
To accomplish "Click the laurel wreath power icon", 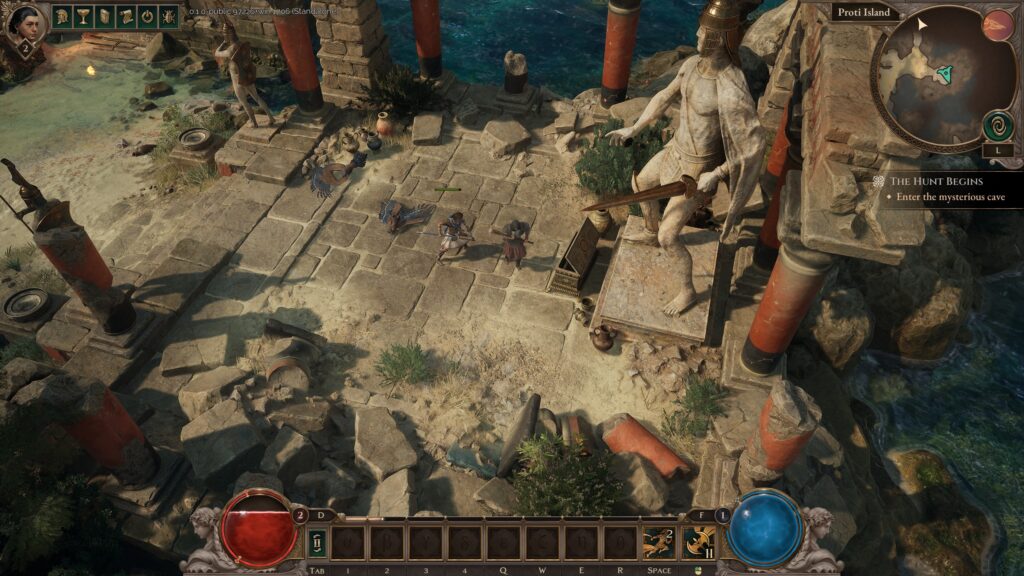I will pos(150,16).
